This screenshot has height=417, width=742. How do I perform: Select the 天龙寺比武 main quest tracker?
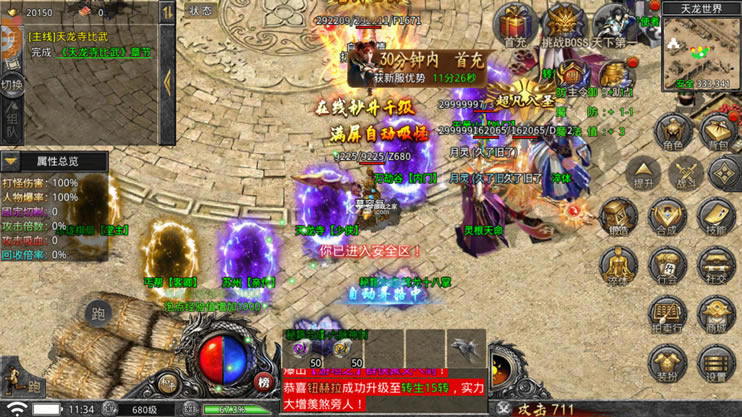point(90,44)
